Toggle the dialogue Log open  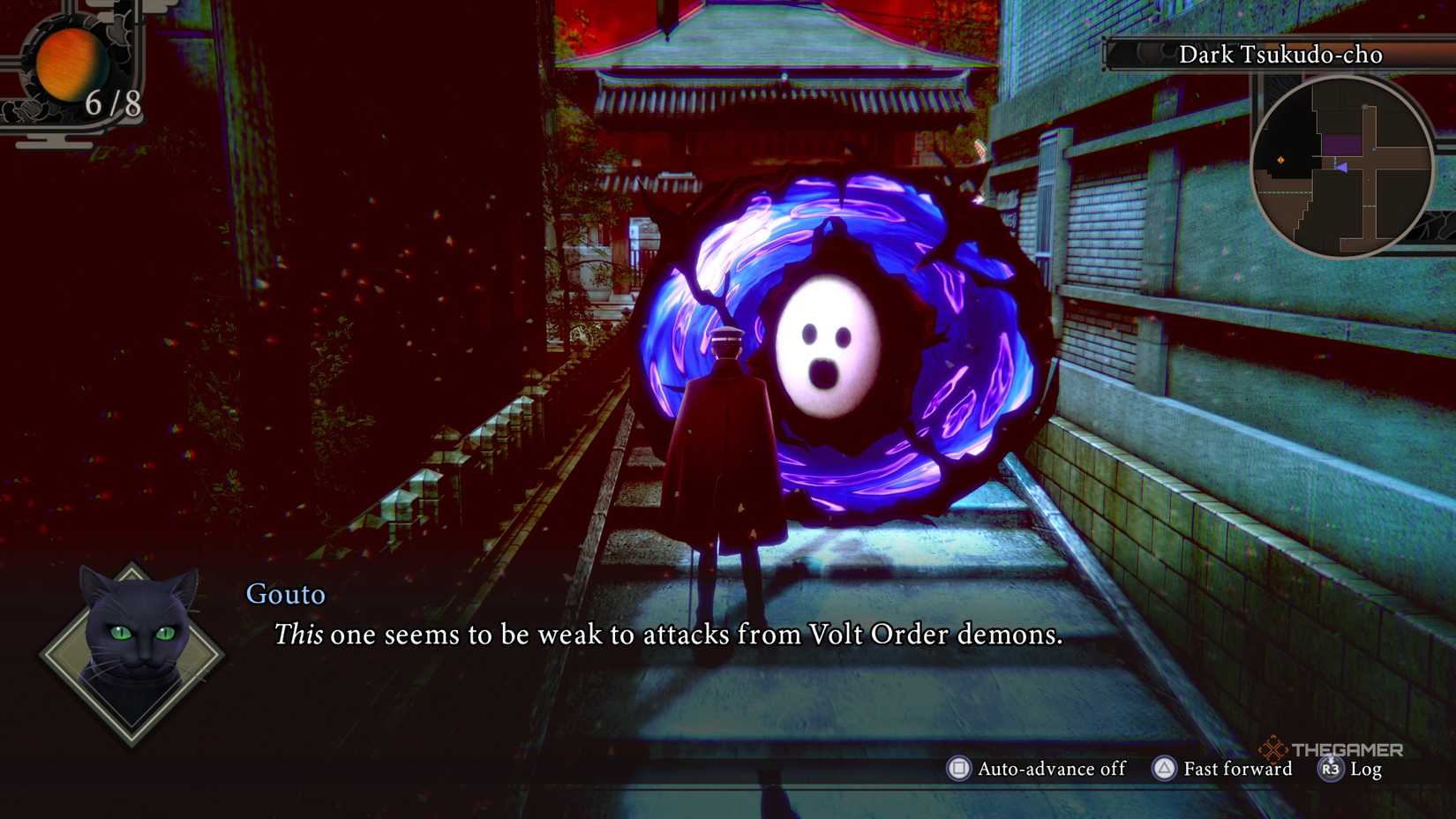click(x=1367, y=770)
